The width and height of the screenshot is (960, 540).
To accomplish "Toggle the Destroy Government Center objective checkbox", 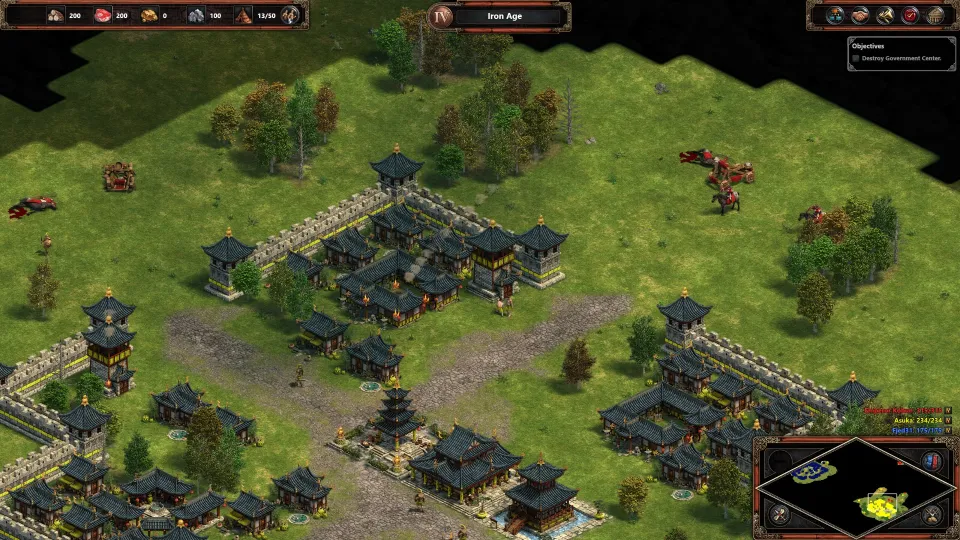I will point(855,58).
